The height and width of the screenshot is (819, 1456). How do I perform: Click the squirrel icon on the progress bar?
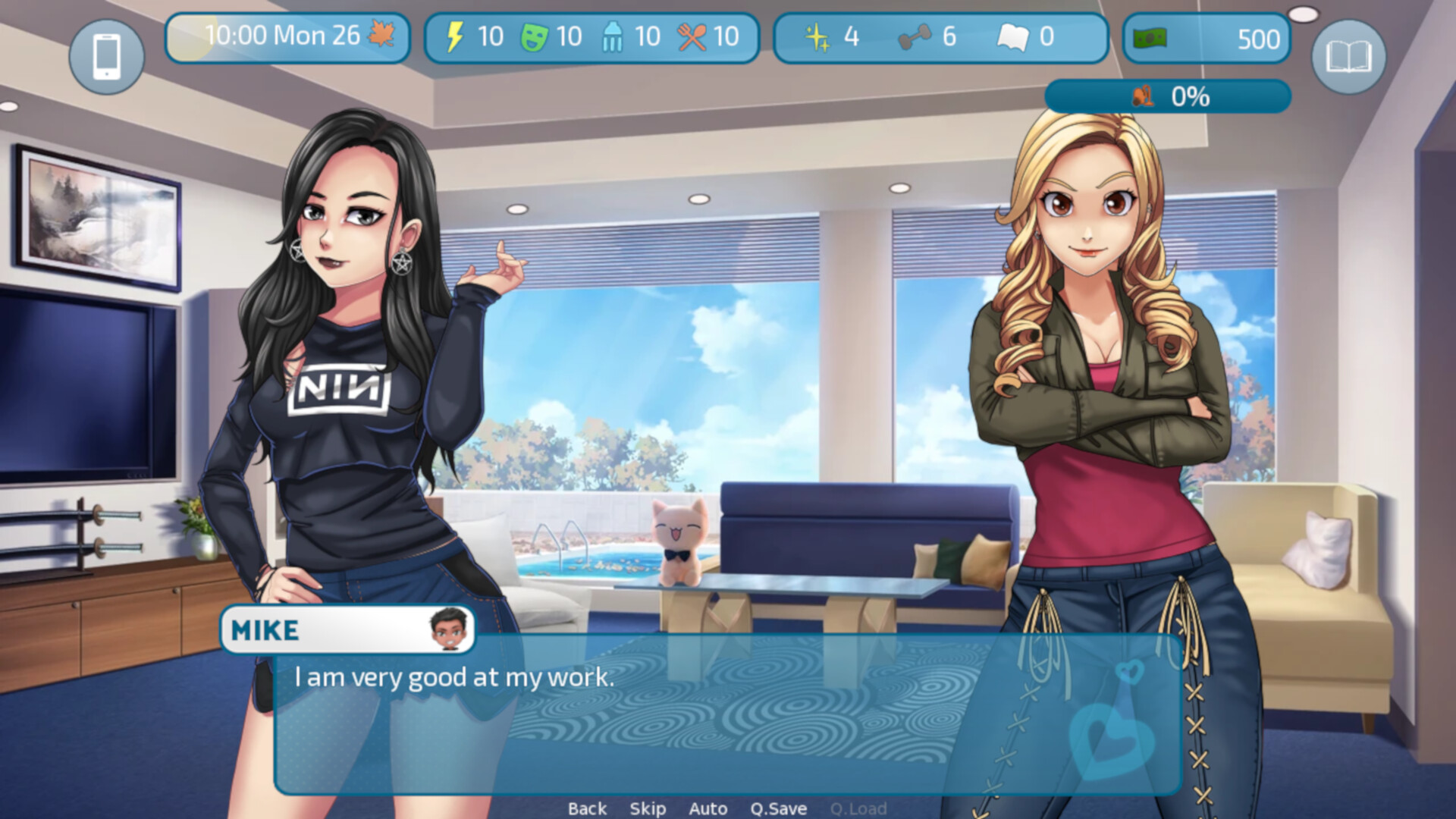(x=1144, y=96)
